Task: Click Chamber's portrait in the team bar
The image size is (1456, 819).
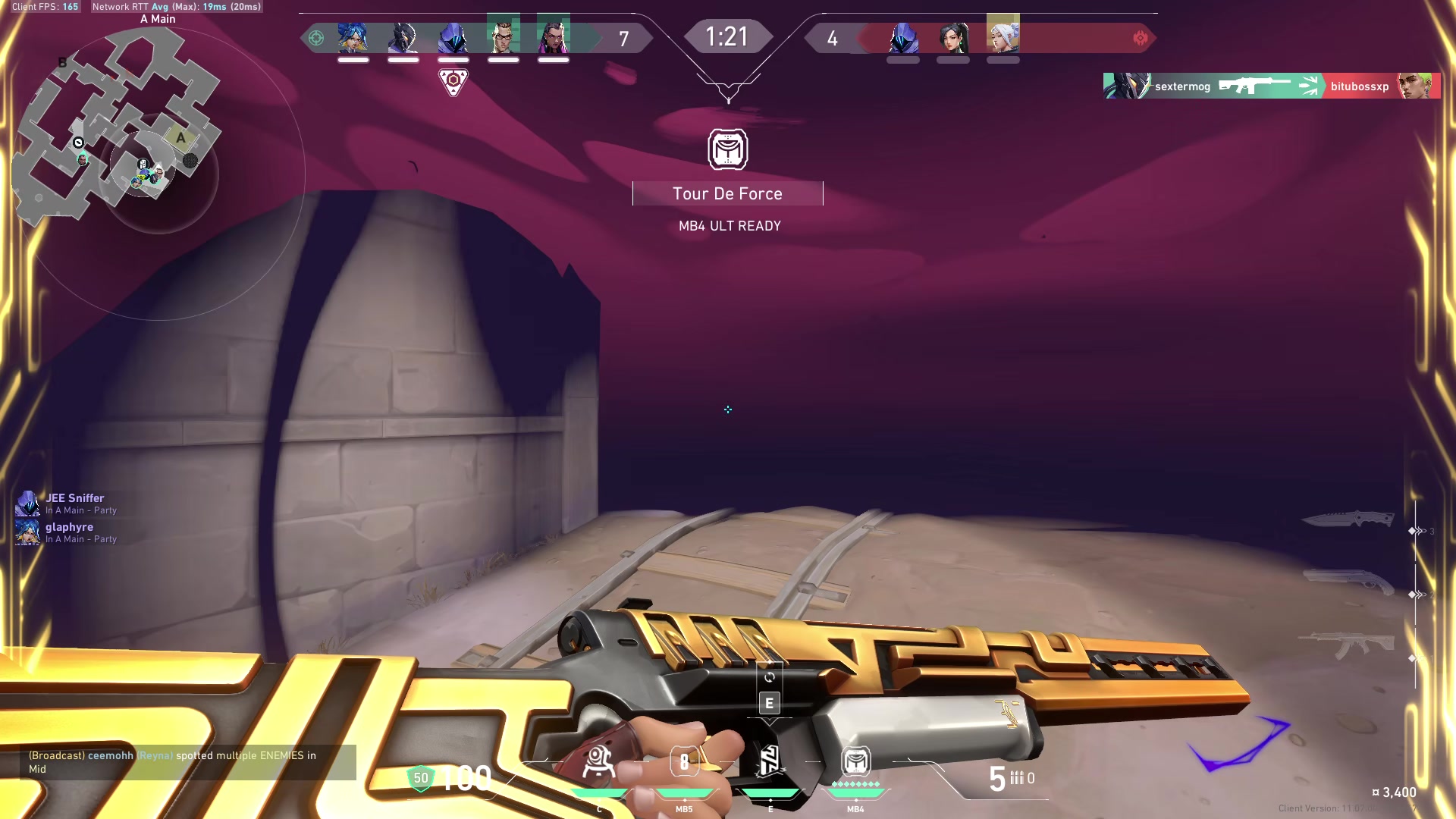Action: pyautogui.click(x=504, y=36)
